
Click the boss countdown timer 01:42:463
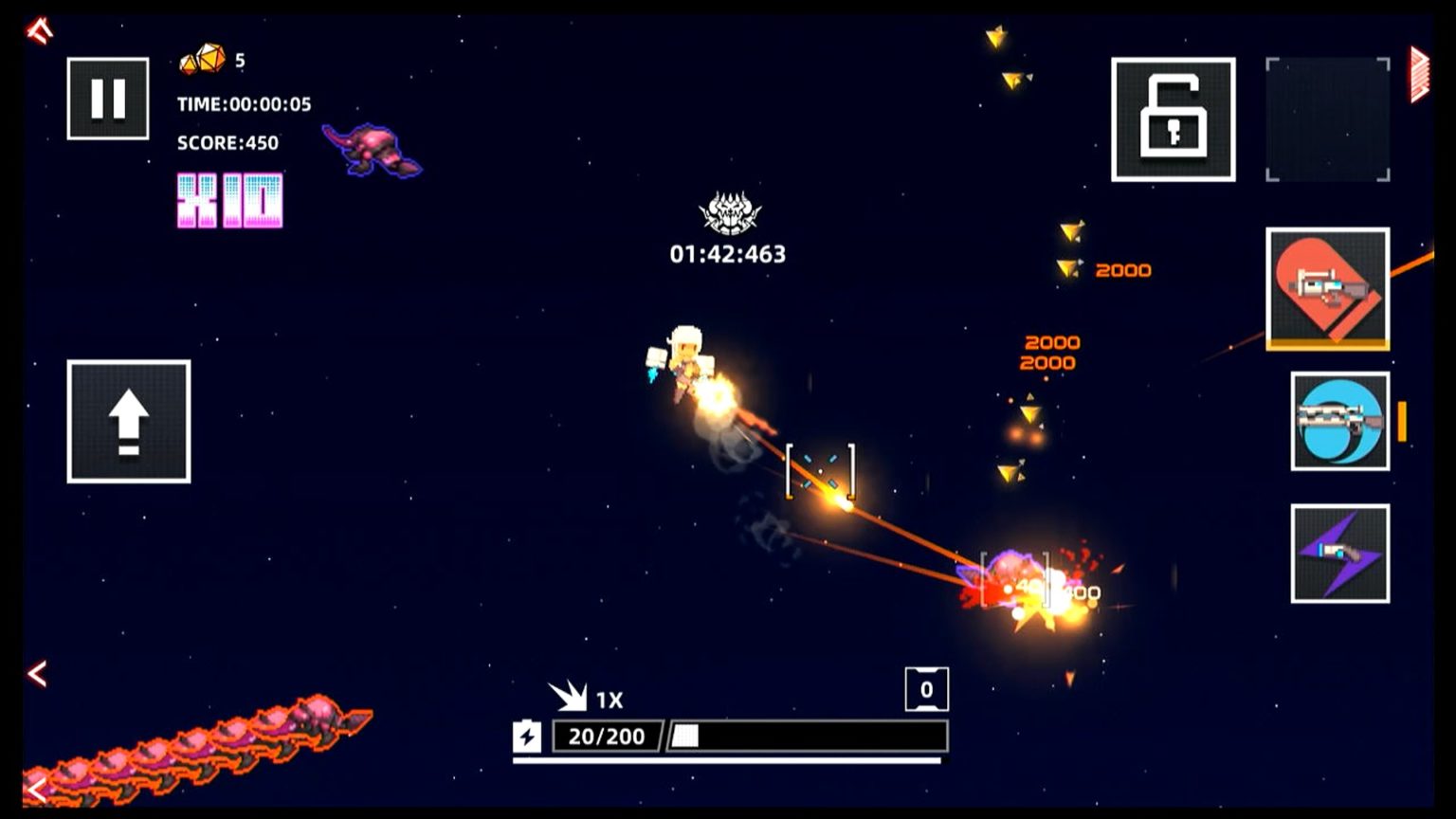coord(727,253)
